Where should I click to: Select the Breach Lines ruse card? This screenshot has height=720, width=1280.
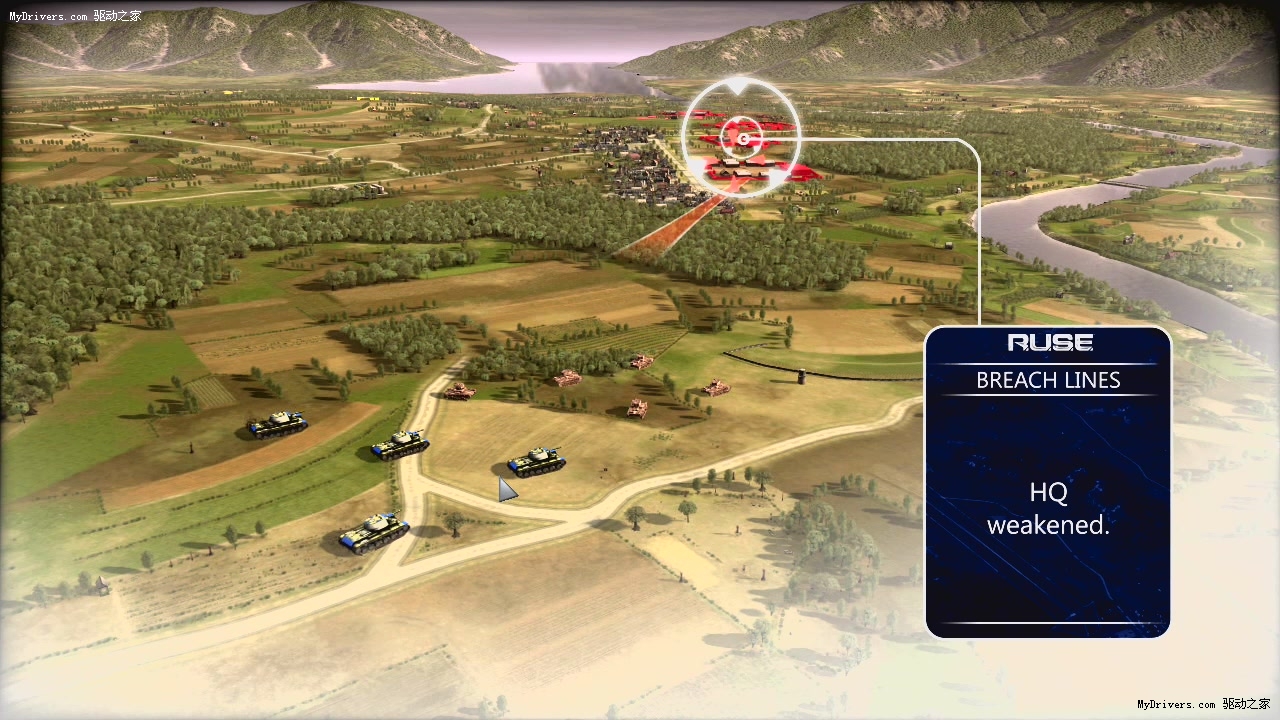pyautogui.click(x=1047, y=481)
